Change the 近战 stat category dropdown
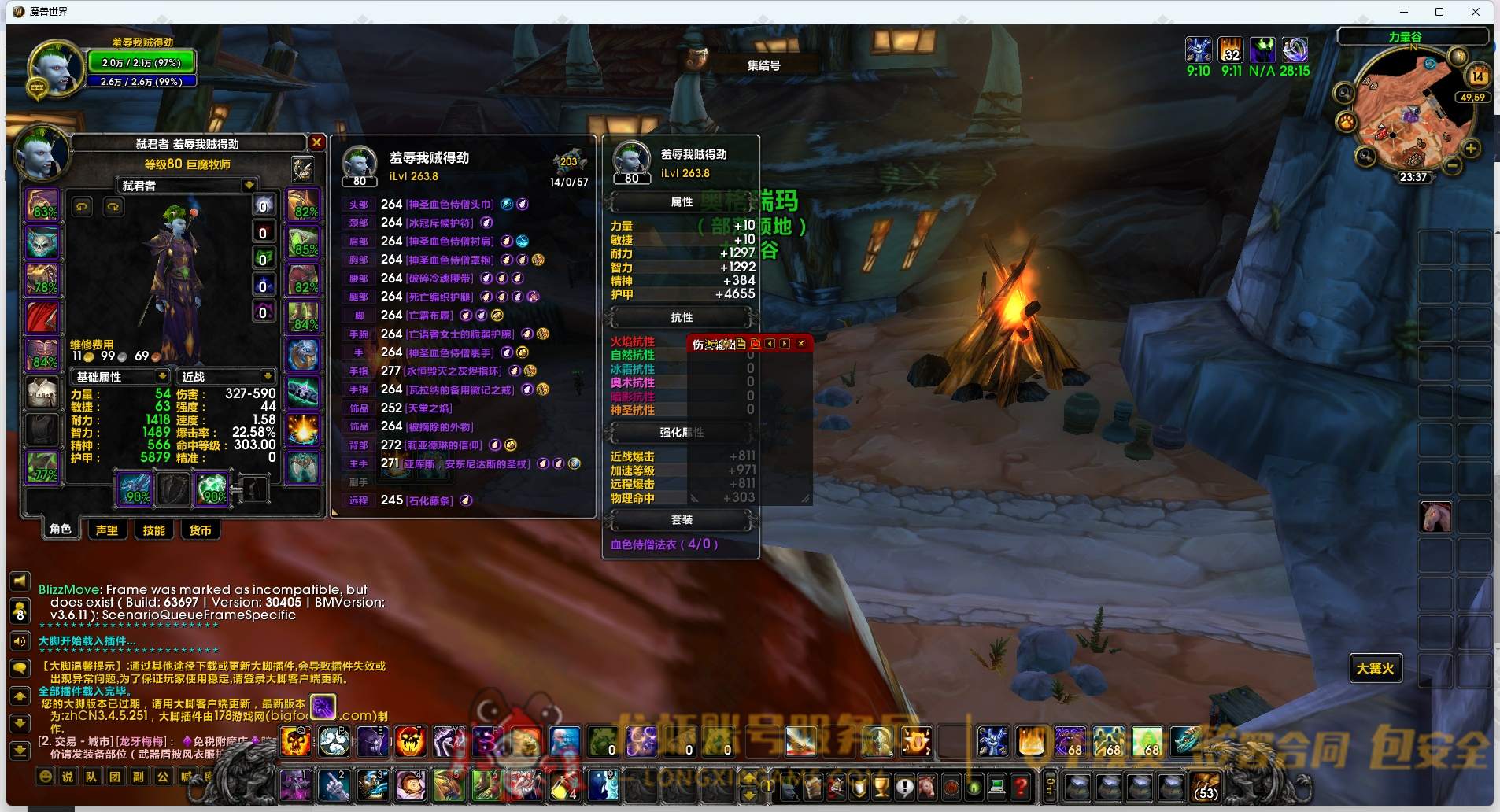The image size is (1500, 812). pyautogui.click(x=268, y=377)
